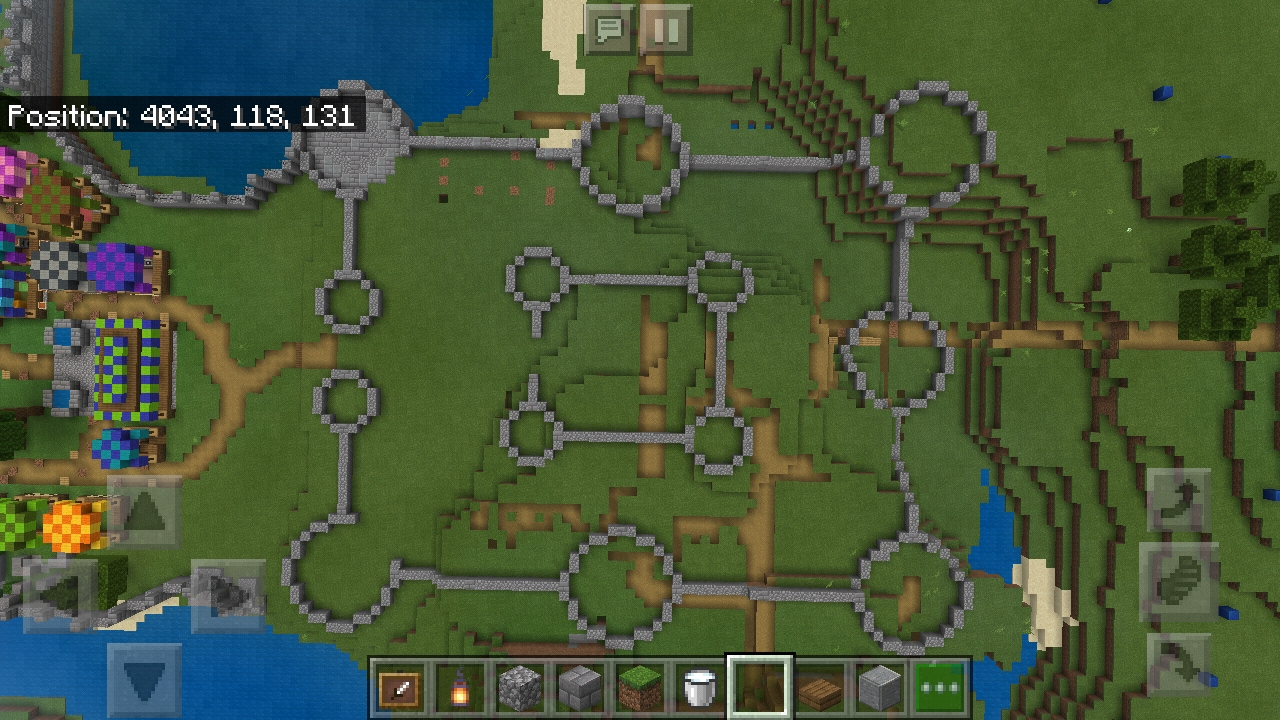Select the green block with three dots
Image resolution: width=1280 pixels, height=720 pixels.
(939, 684)
